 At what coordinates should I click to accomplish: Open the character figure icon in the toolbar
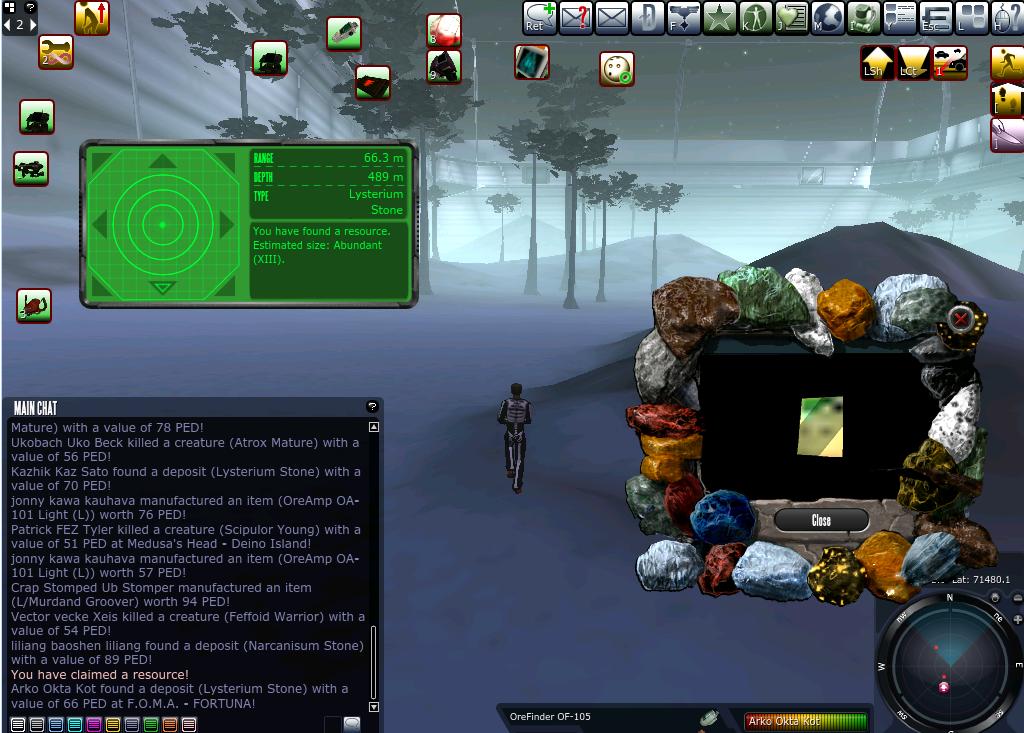tap(755, 18)
